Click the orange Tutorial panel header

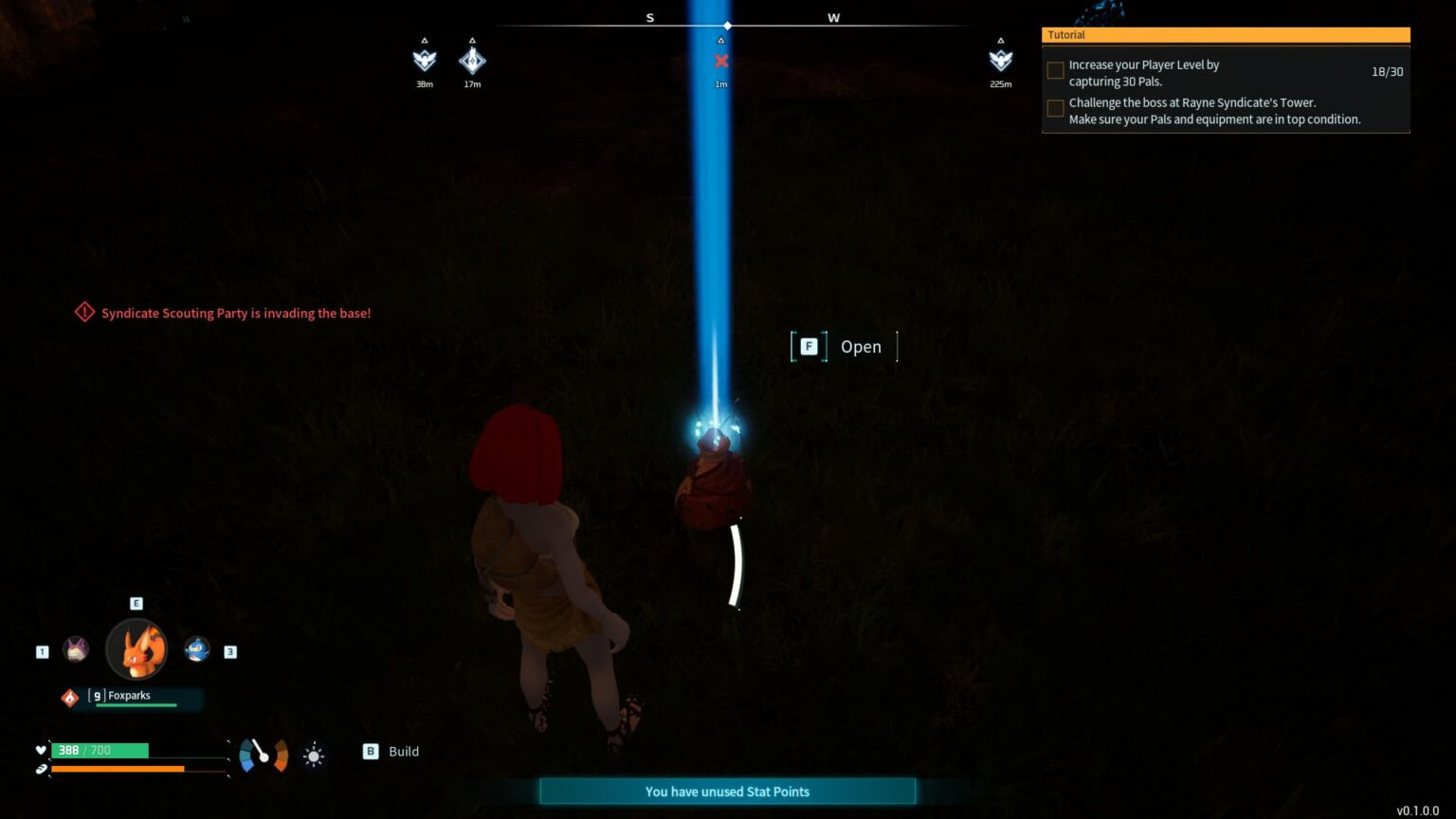click(x=1225, y=35)
